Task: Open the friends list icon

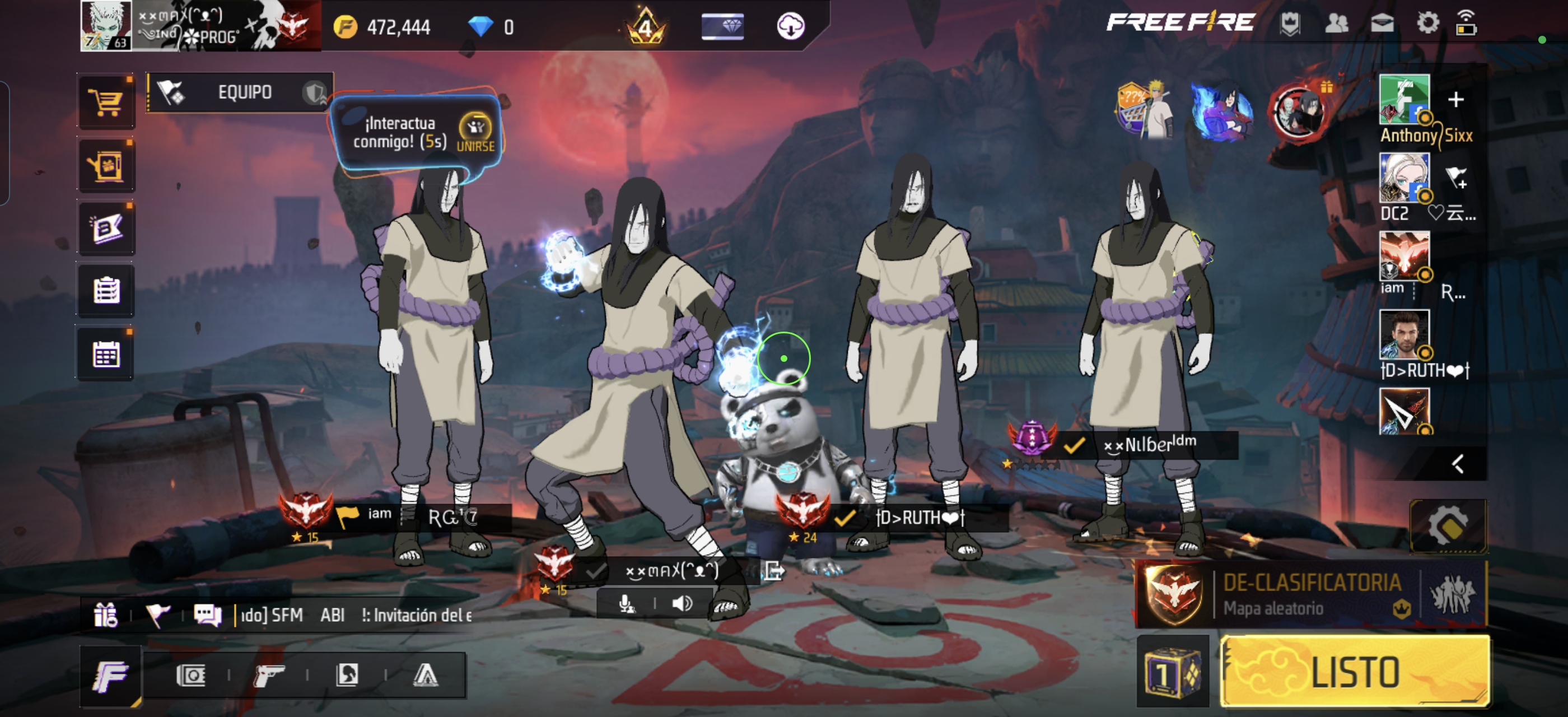Action: (x=1336, y=24)
